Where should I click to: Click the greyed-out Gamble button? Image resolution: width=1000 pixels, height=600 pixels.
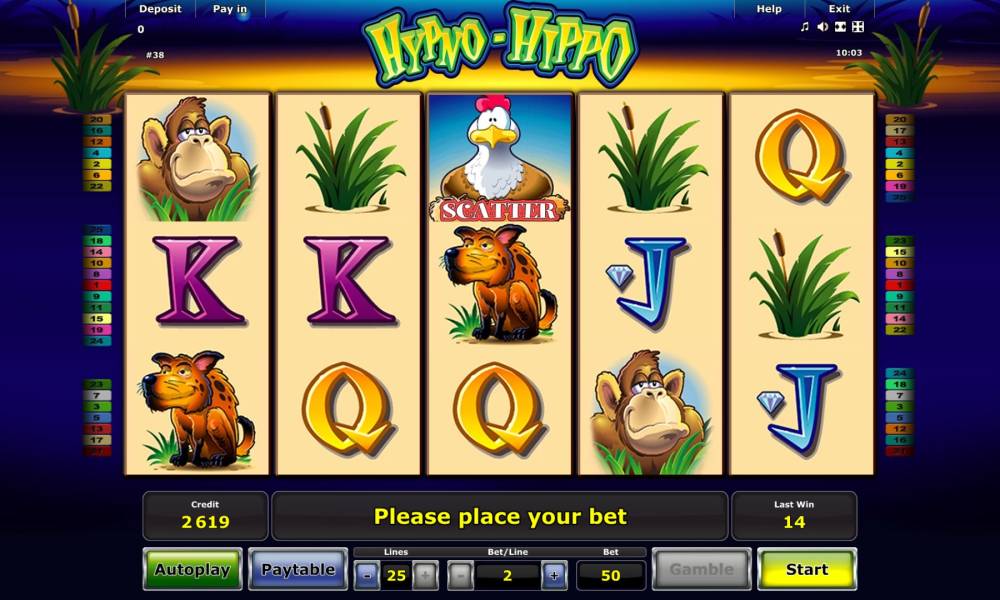click(x=701, y=570)
